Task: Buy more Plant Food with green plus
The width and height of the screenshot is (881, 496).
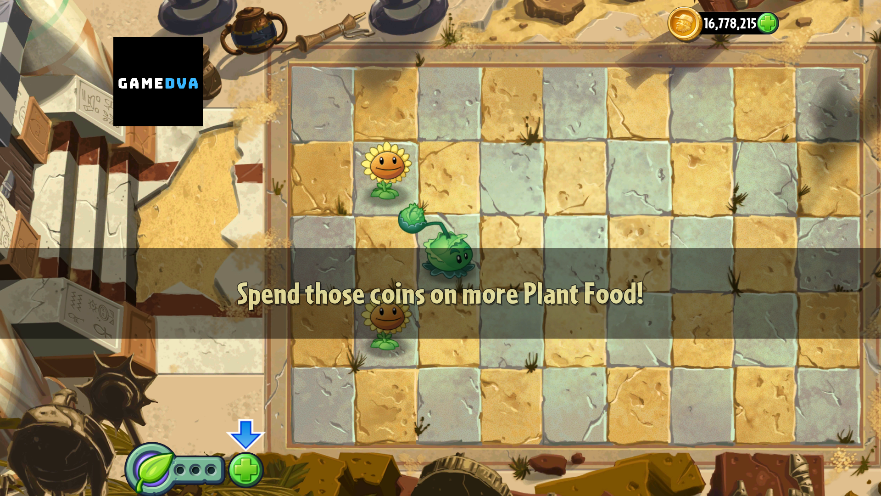Action: click(245, 469)
